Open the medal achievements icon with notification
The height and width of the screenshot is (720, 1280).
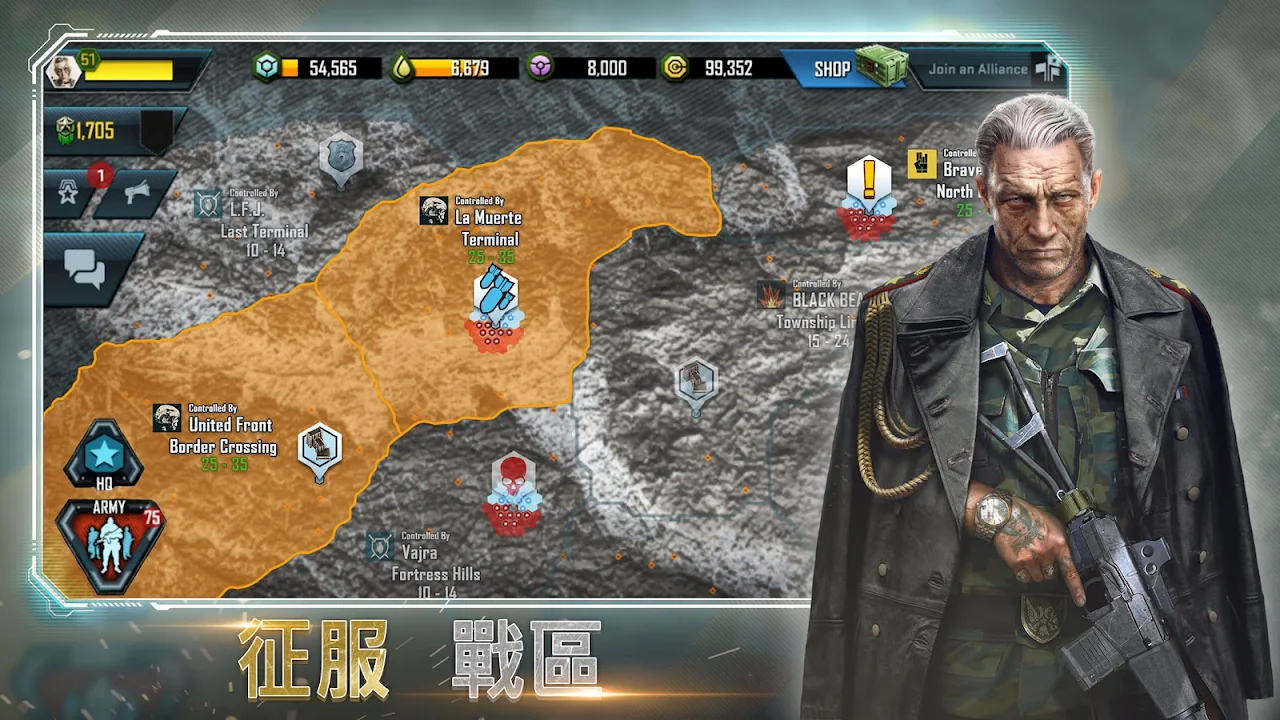[69, 193]
